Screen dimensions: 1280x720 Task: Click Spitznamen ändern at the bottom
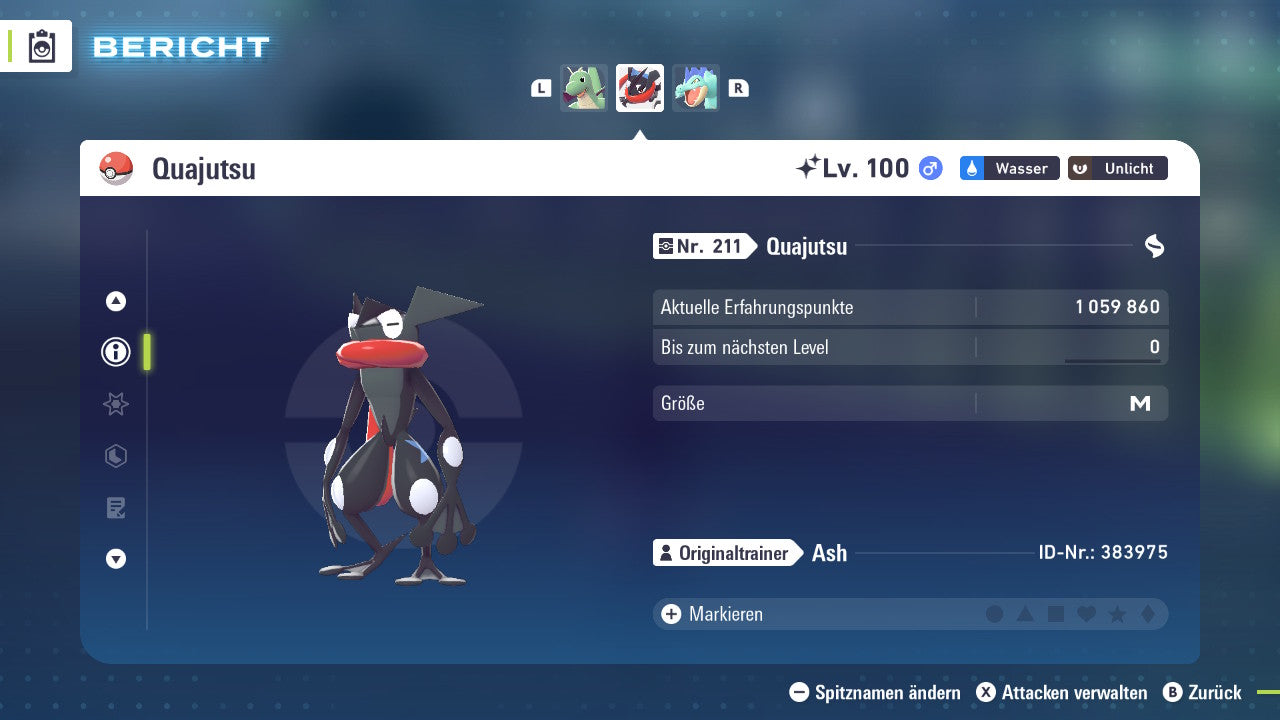coord(877,692)
